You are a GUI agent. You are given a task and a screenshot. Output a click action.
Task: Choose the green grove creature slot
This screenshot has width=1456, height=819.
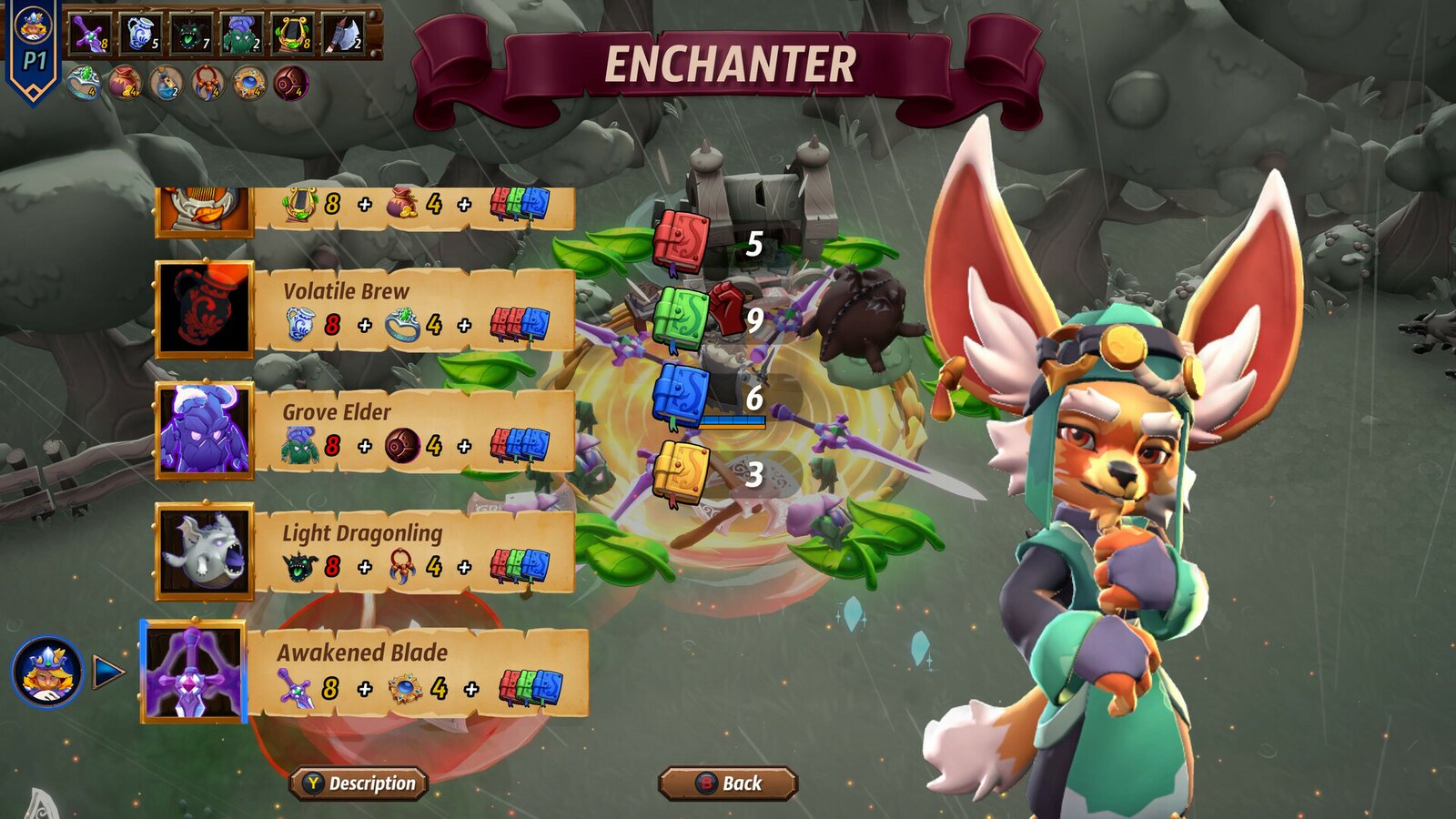242,34
